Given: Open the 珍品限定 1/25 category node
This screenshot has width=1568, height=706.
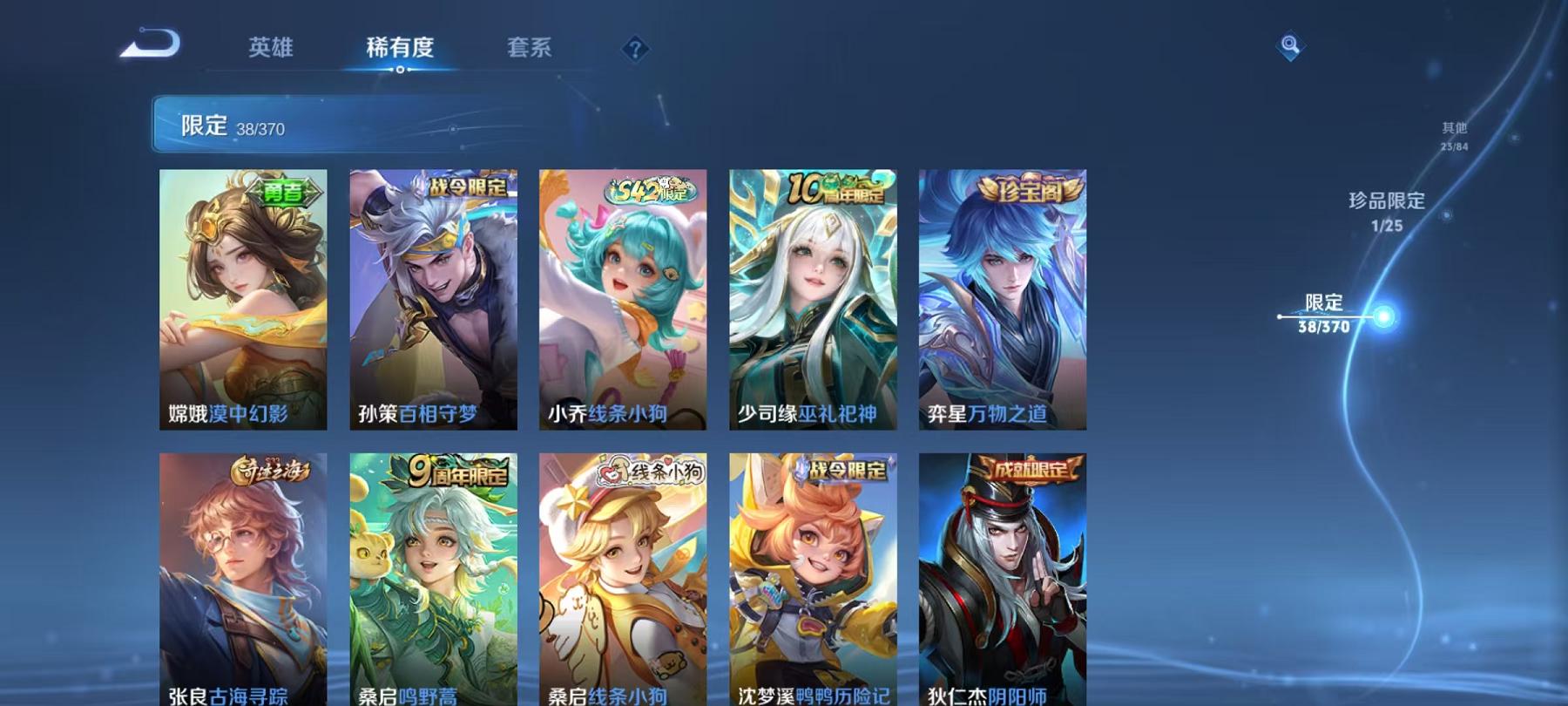Looking at the screenshot, I should pos(1385,214).
